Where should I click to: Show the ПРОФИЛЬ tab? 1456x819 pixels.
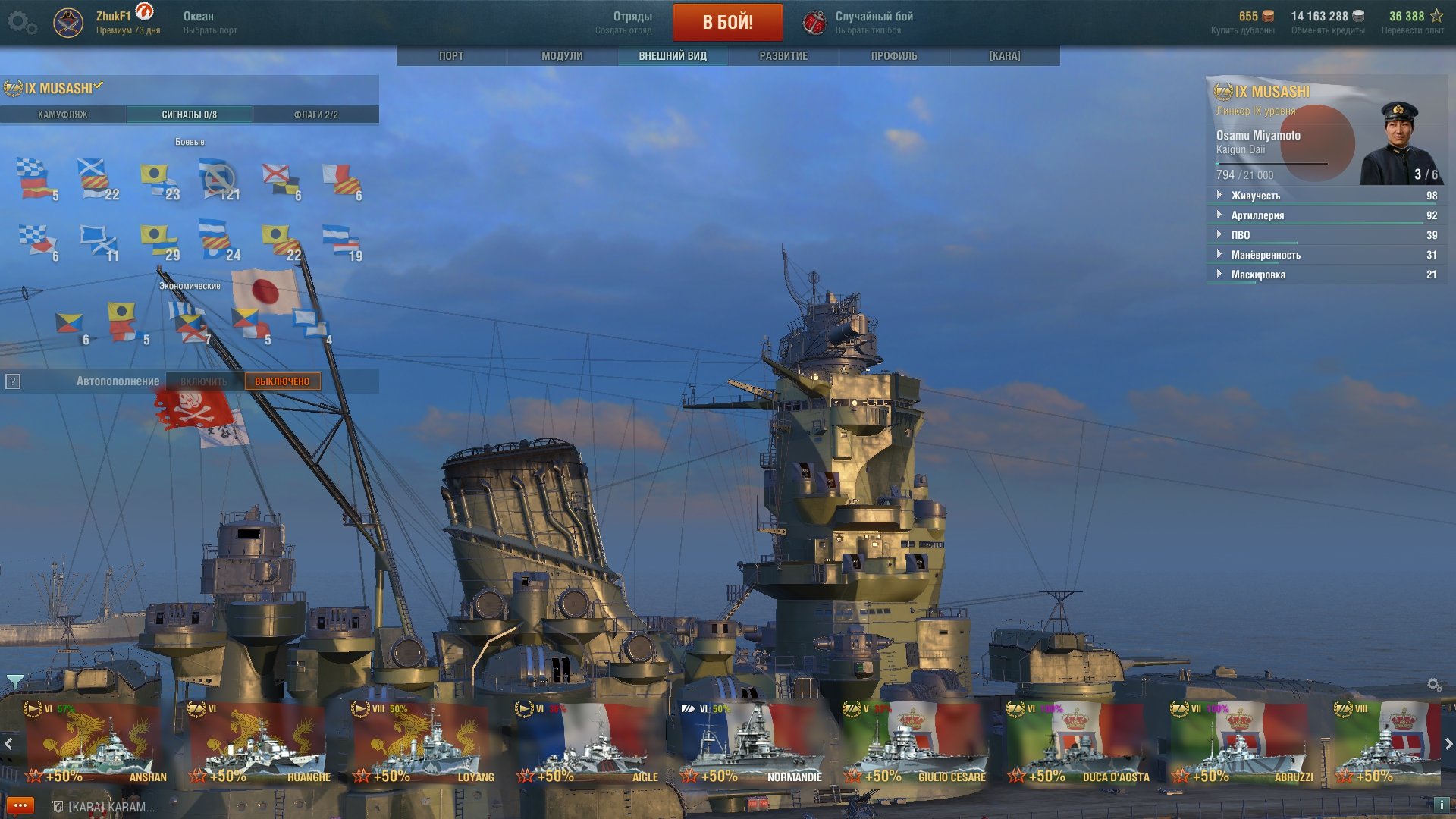click(894, 56)
